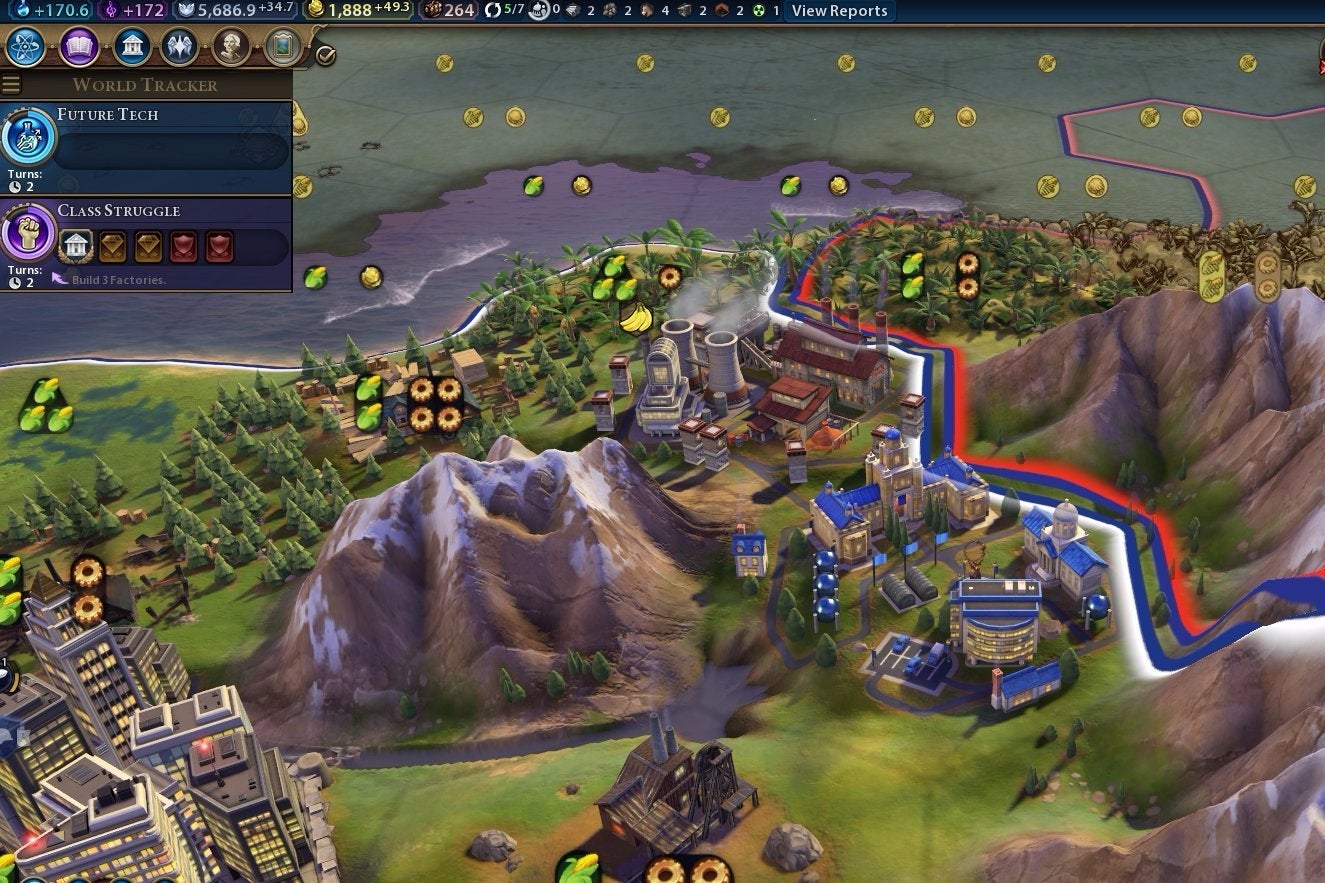The image size is (1325, 883).
Task: Open the Great People panel via the portrait icon
Action: click(x=231, y=46)
